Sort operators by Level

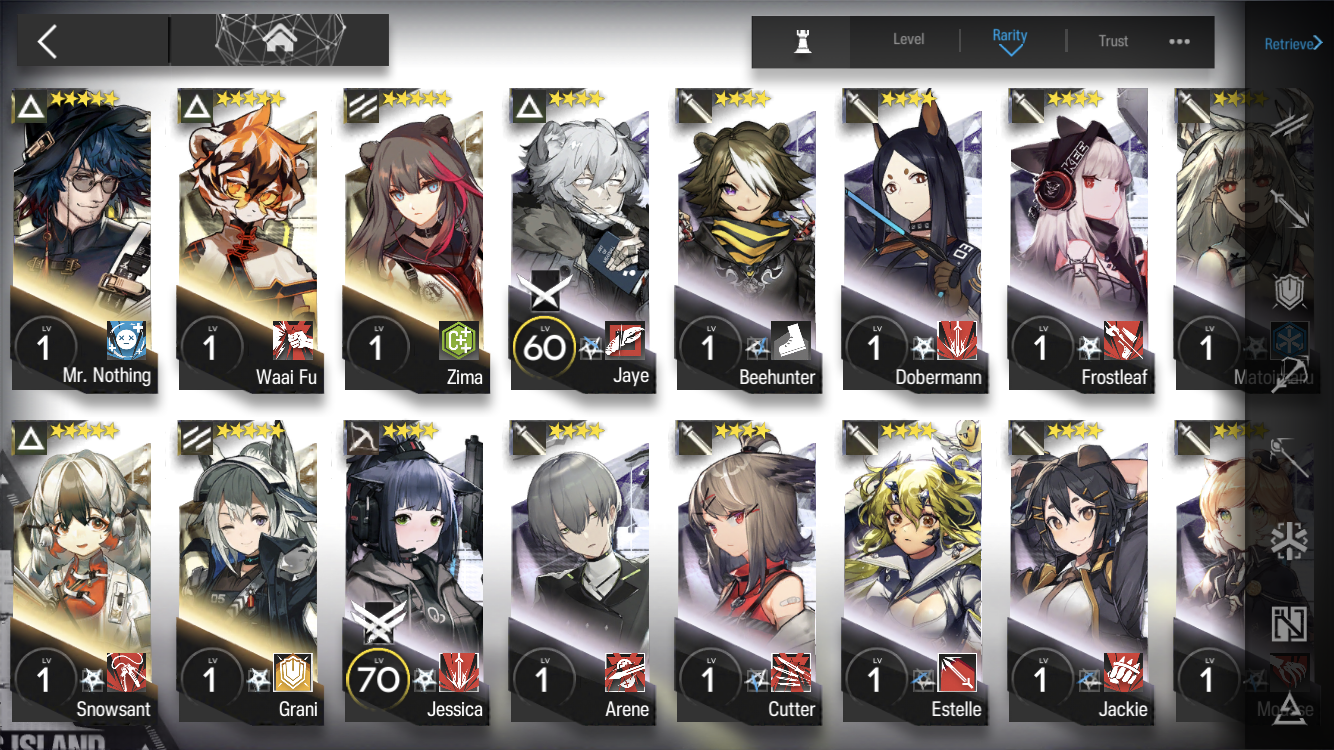click(x=908, y=40)
